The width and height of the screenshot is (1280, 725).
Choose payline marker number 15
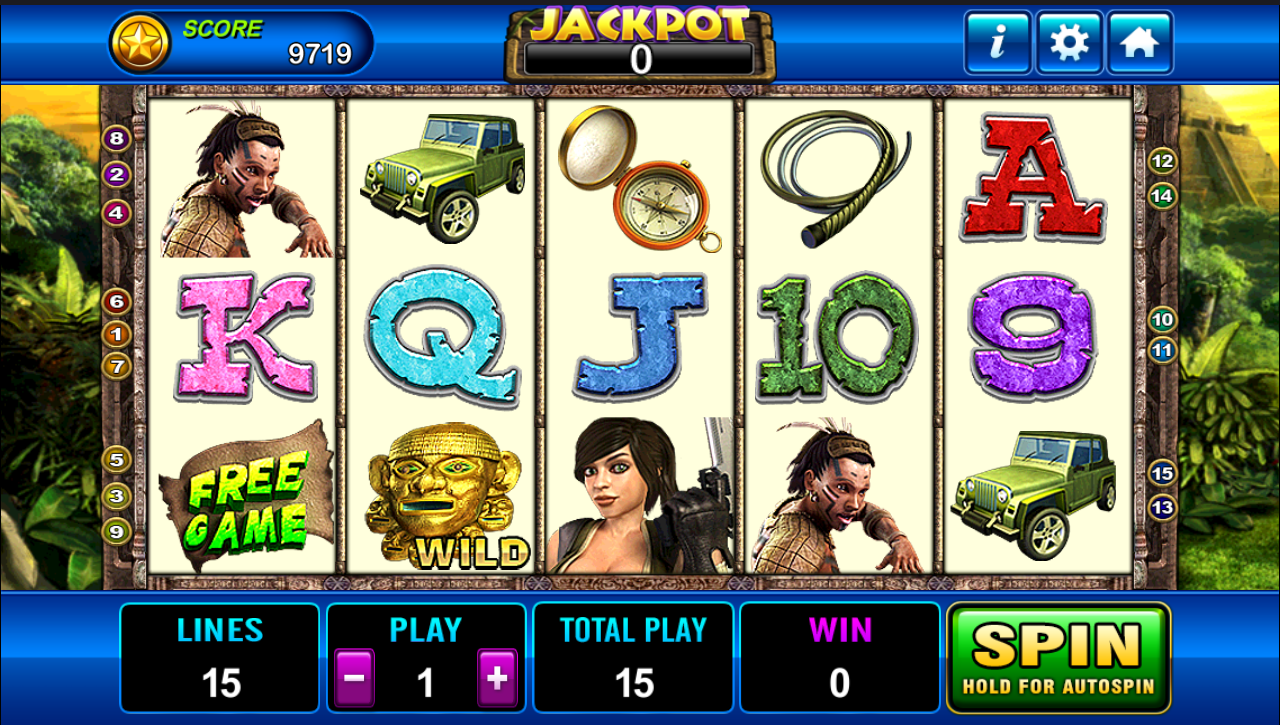tap(1162, 473)
